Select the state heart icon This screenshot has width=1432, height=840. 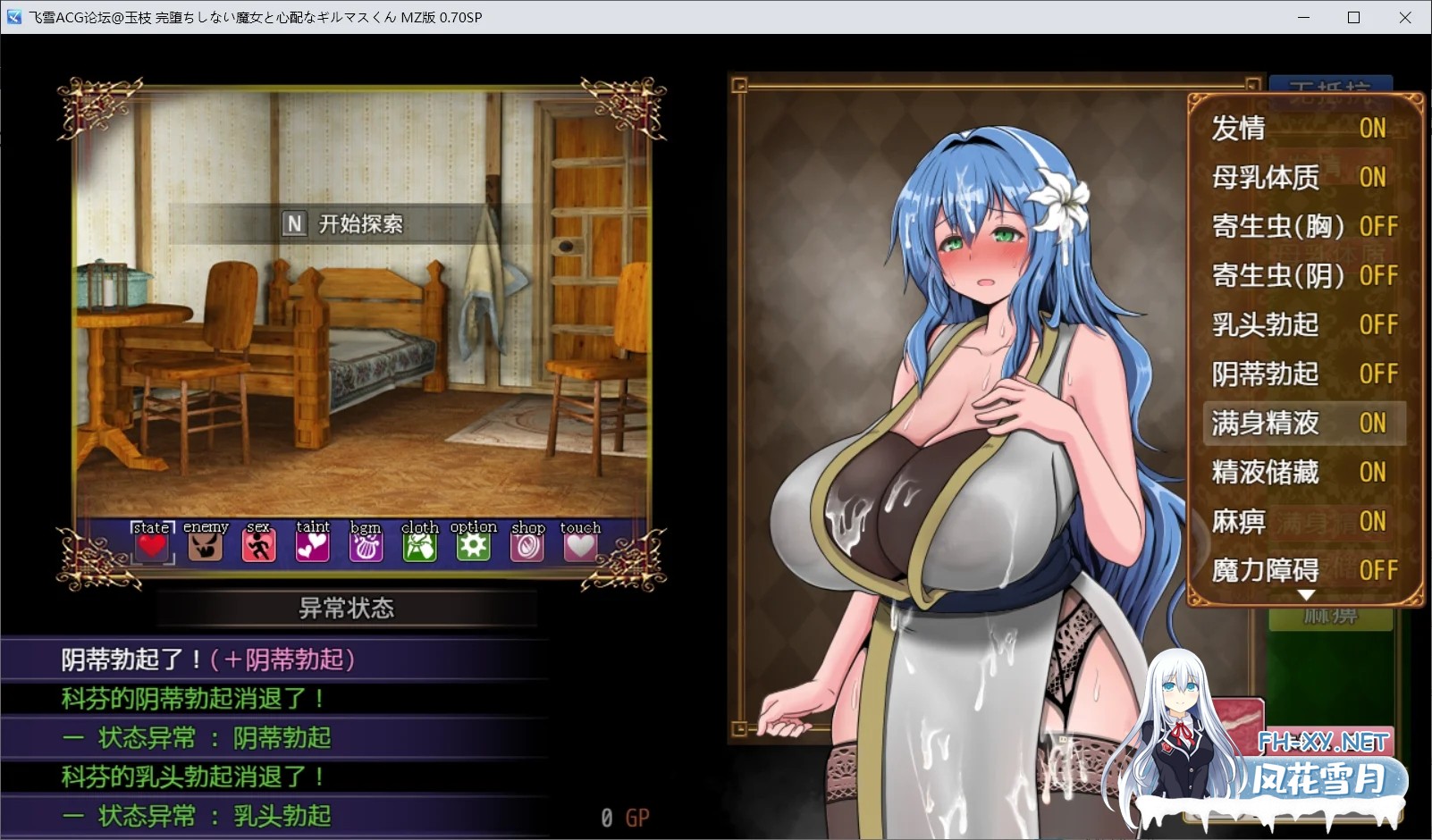tap(150, 543)
